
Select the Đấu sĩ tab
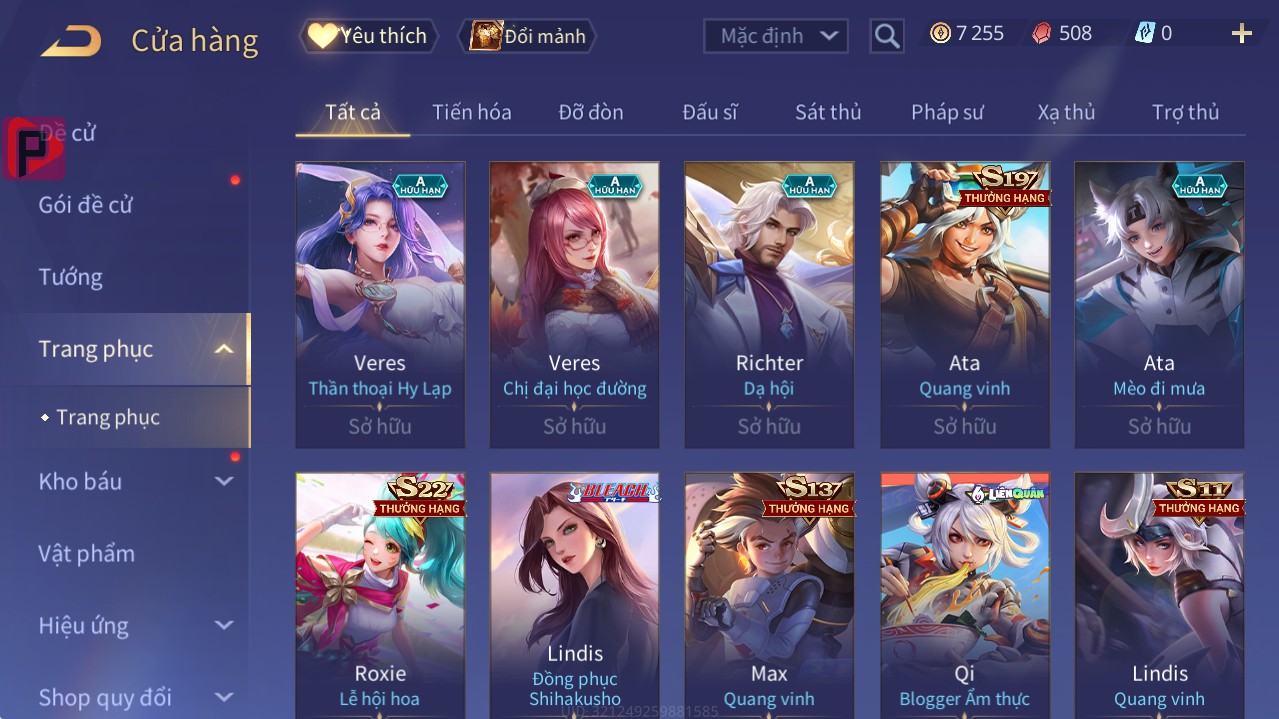709,112
